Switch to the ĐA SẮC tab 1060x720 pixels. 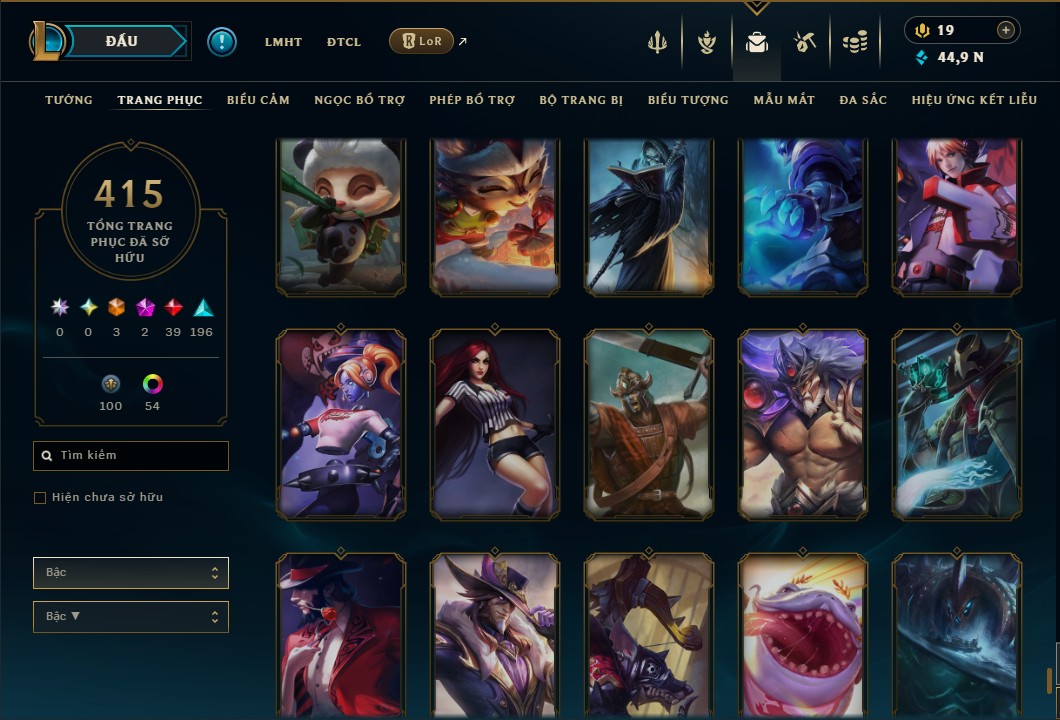tap(863, 100)
